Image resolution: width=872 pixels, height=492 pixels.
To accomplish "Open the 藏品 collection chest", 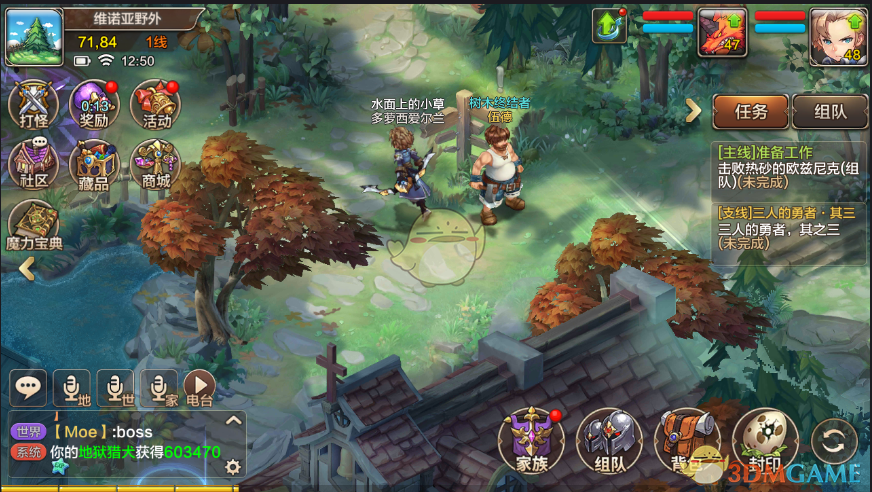I will pos(95,165).
